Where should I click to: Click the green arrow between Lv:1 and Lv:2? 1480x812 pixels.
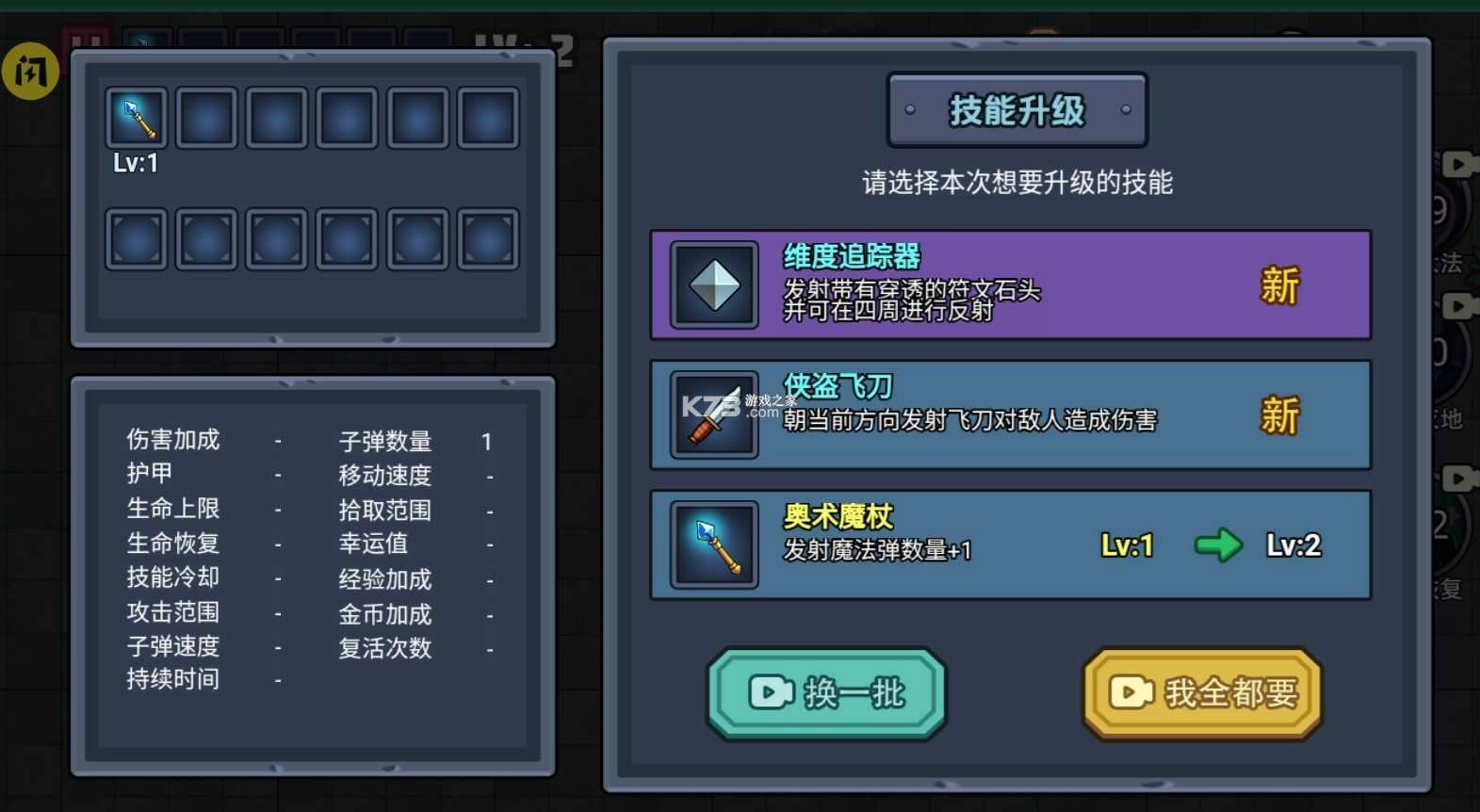[x=1219, y=544]
